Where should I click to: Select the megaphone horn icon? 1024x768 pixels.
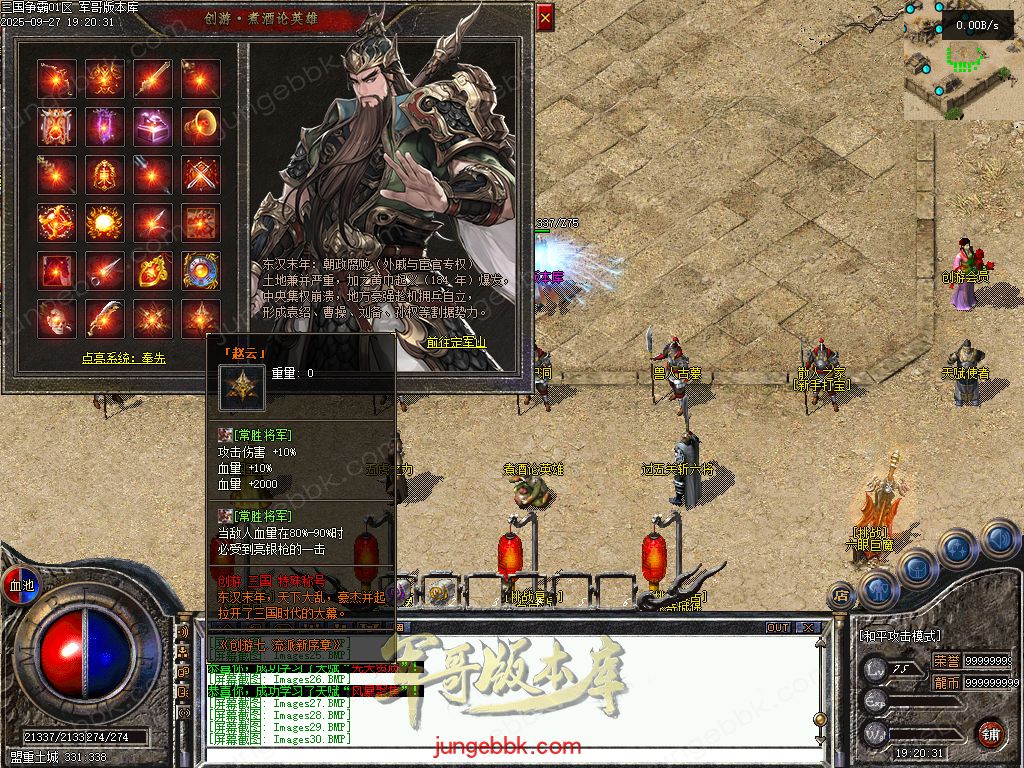pyautogui.click(x=201, y=126)
